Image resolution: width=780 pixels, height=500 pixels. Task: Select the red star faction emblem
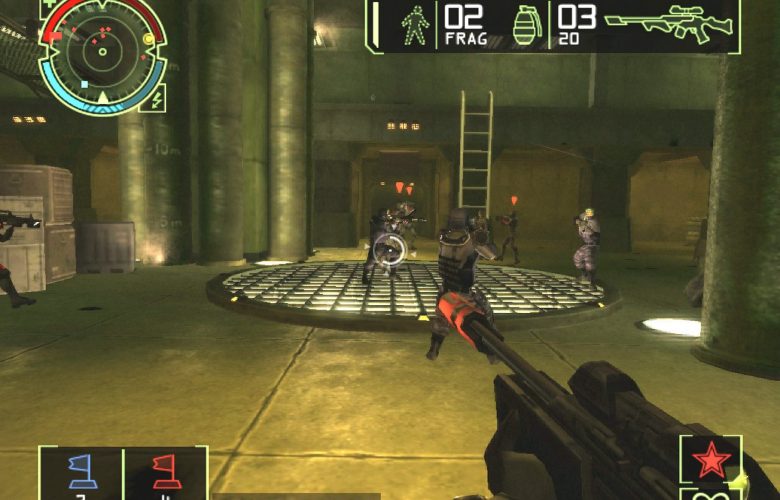point(711,461)
